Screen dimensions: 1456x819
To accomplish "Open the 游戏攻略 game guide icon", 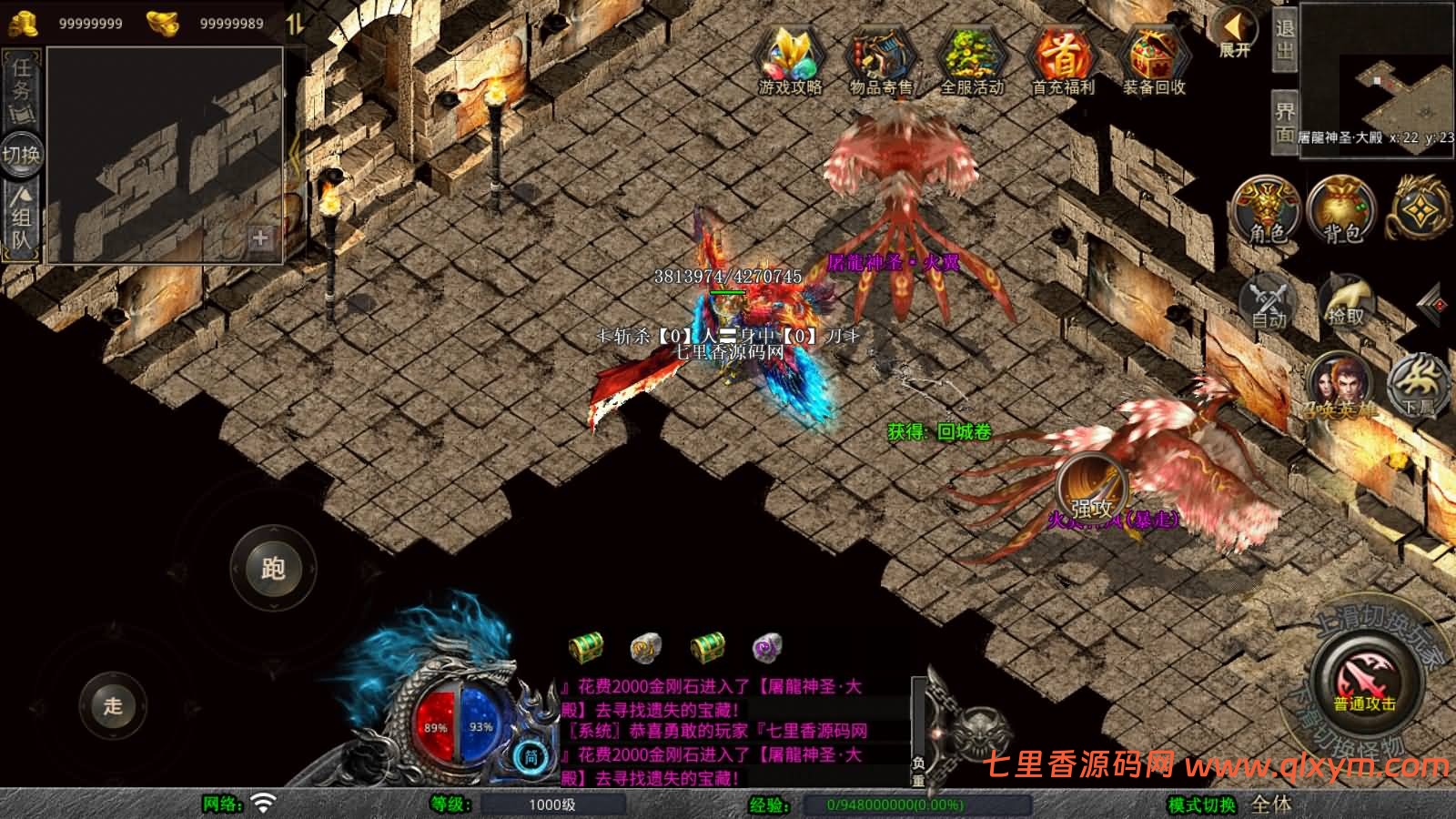I will click(x=791, y=59).
